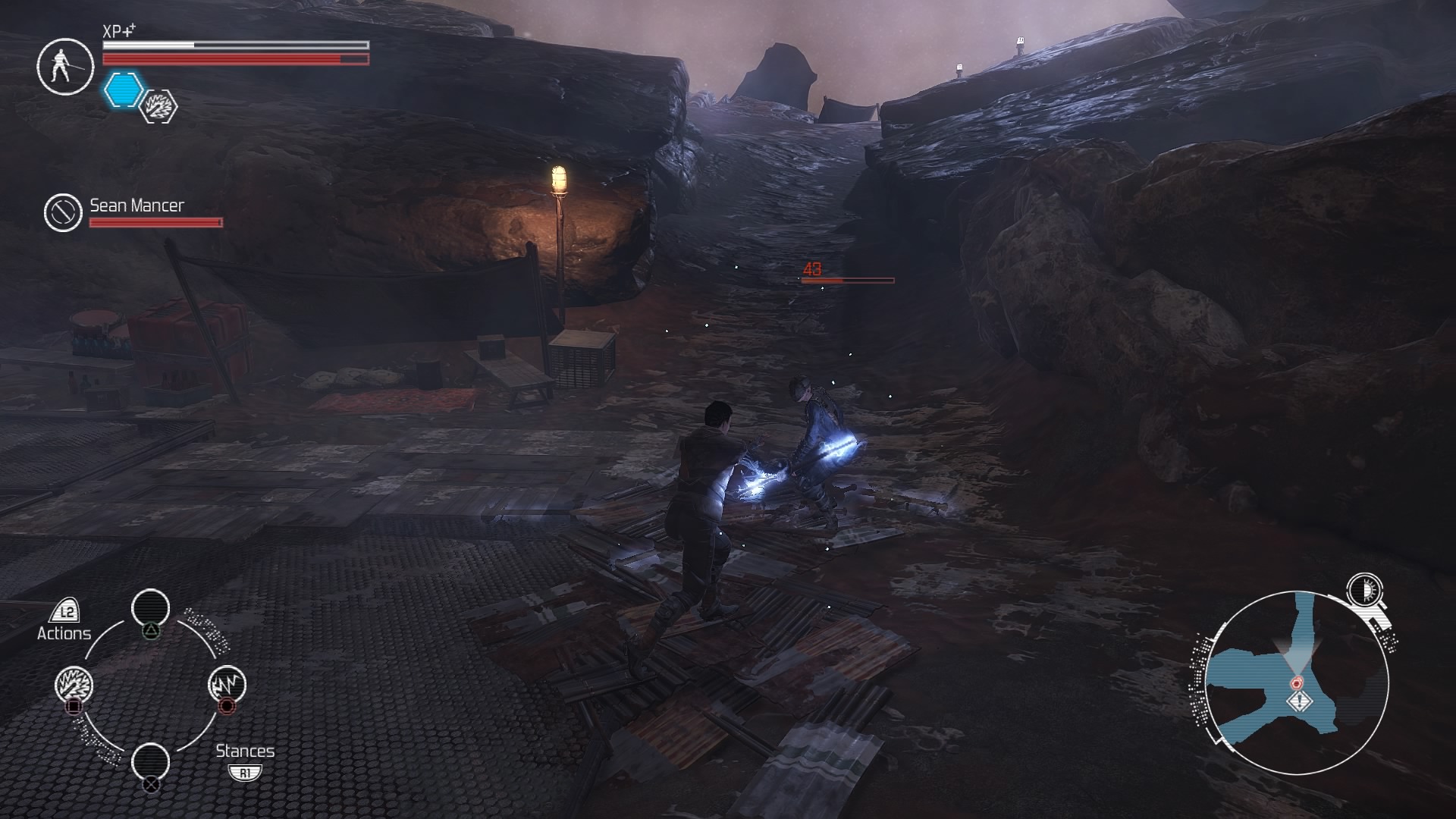This screenshot has width=1456, height=819.
Task: Click the hexagonal spiky burst status icon
Action: pos(159,106)
